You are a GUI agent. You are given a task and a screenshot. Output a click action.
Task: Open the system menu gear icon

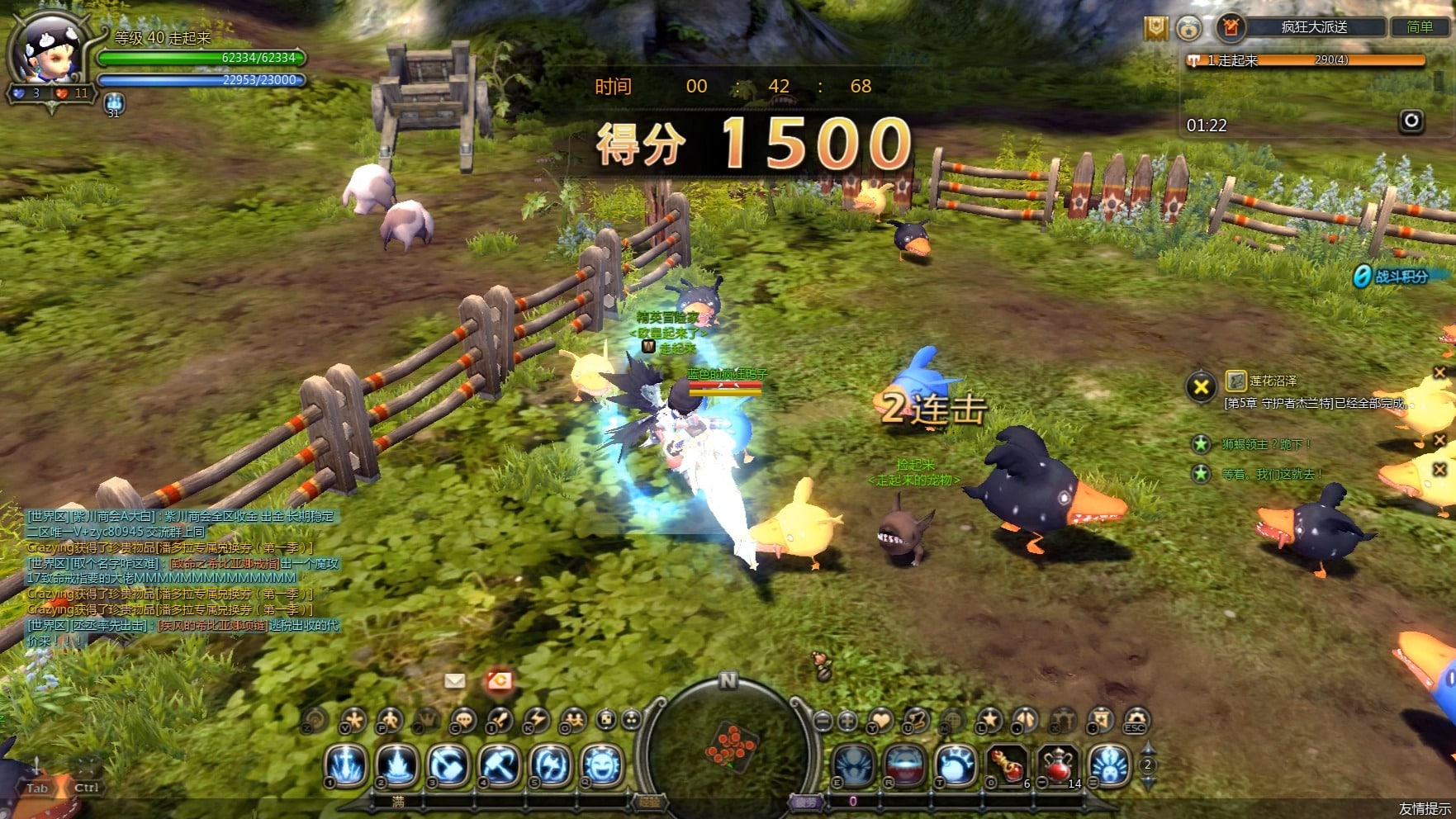coord(1136,721)
